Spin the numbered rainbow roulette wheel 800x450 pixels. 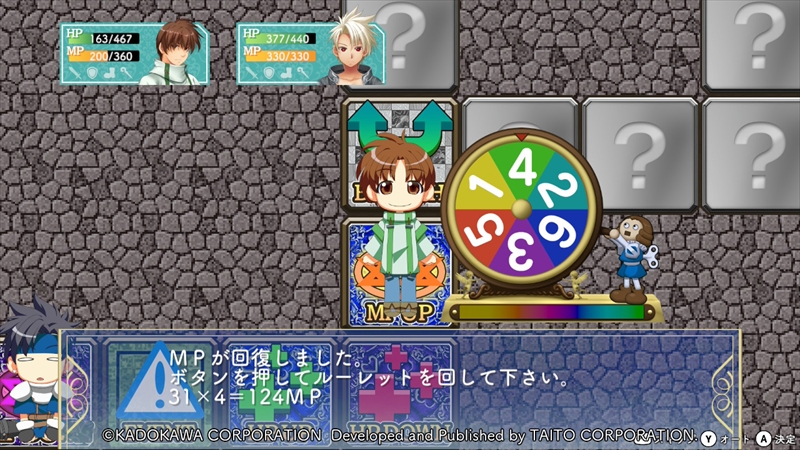point(520,208)
